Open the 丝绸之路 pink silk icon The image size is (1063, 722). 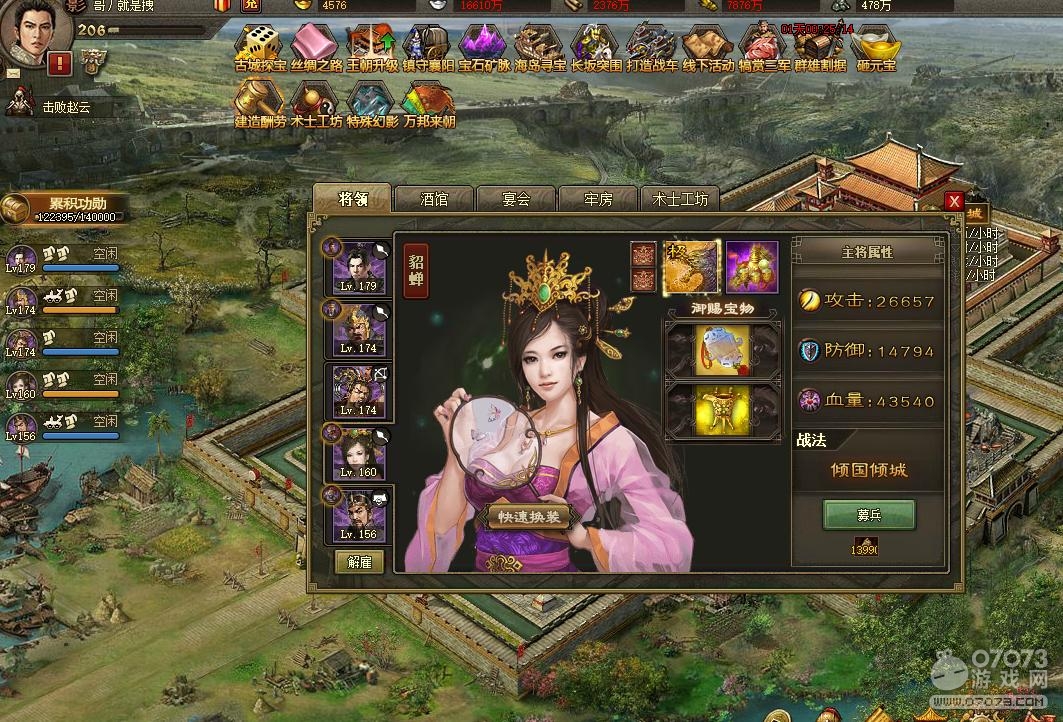[315, 48]
